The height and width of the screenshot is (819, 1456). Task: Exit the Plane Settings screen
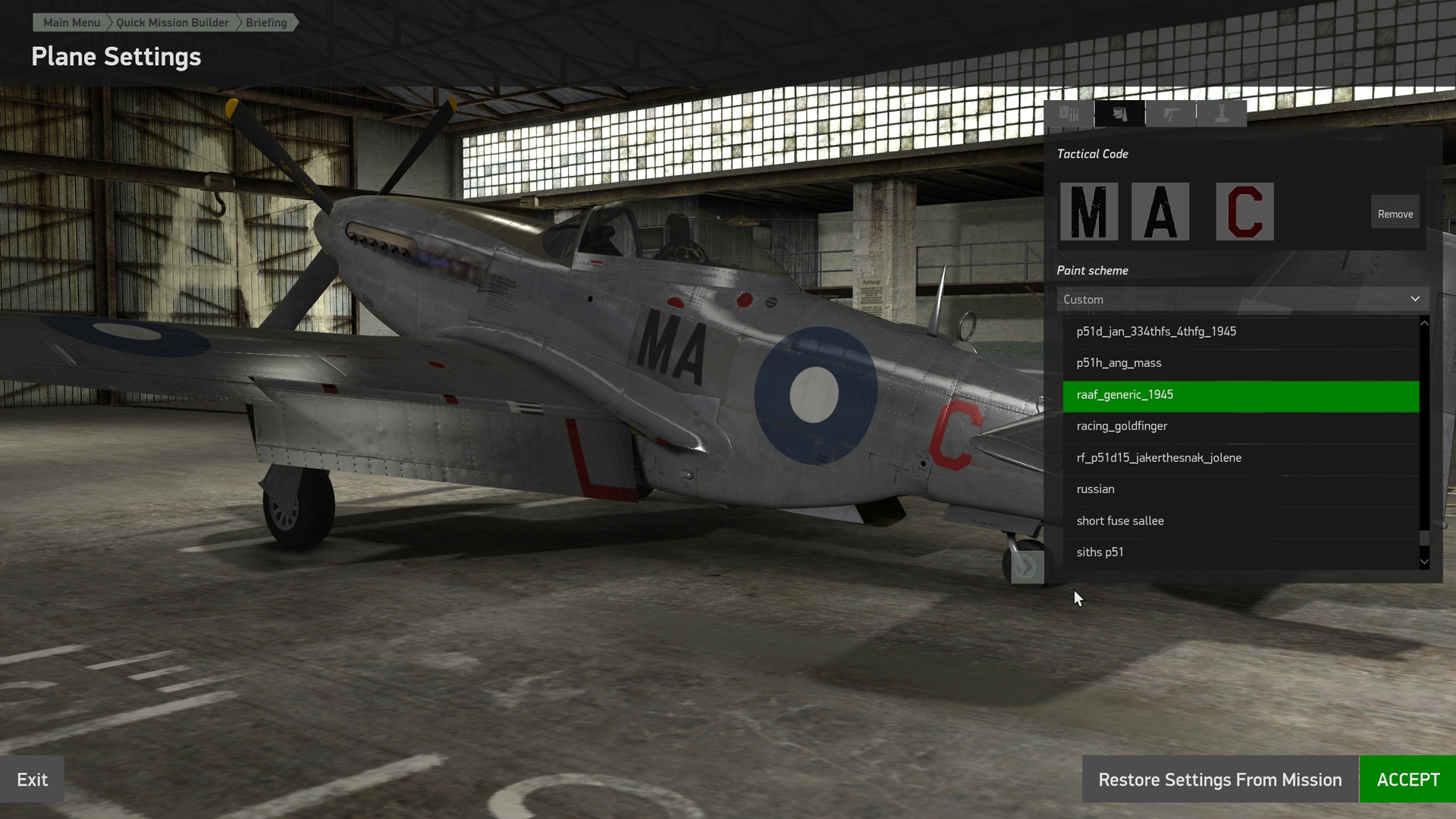32,780
